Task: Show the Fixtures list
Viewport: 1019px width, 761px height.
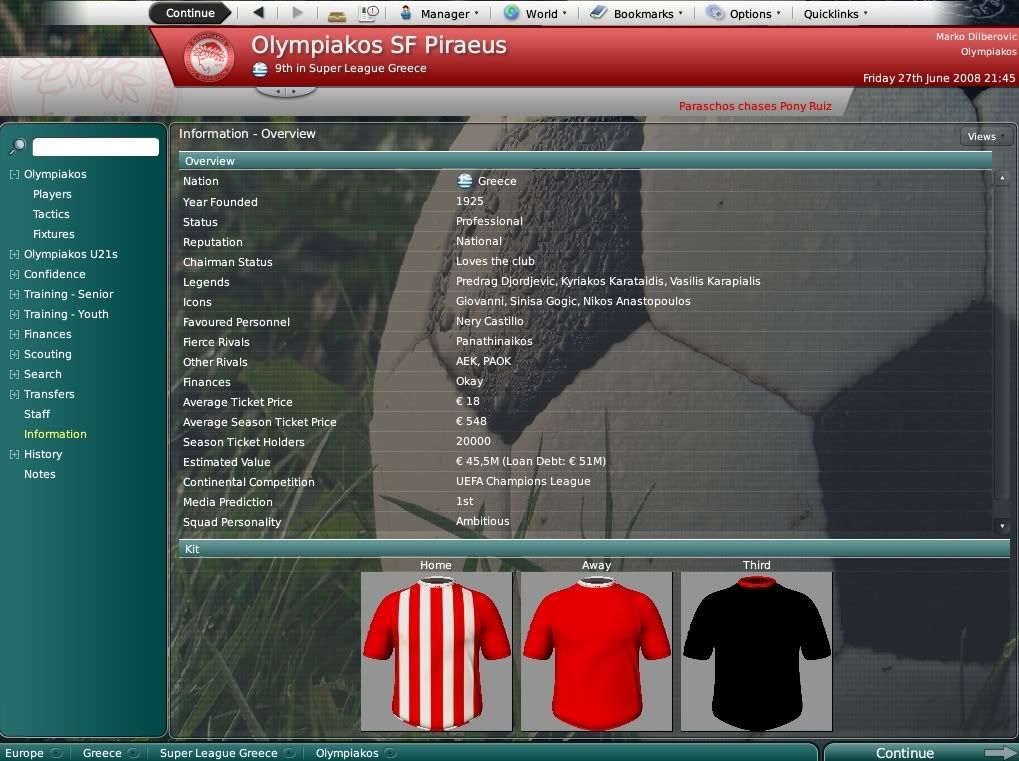Action: tap(54, 234)
